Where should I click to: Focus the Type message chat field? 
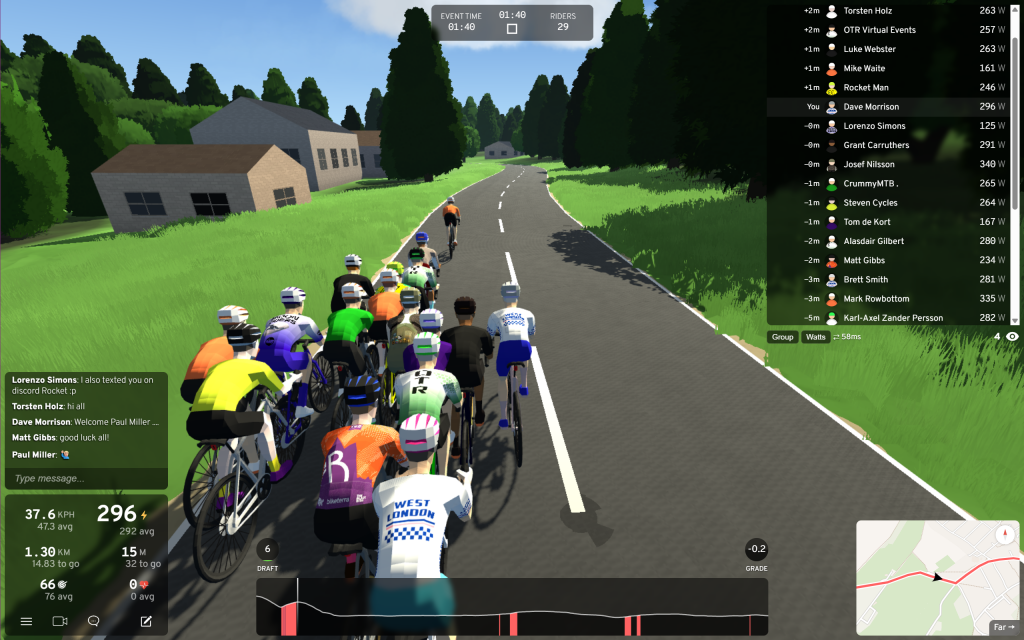tap(85, 479)
